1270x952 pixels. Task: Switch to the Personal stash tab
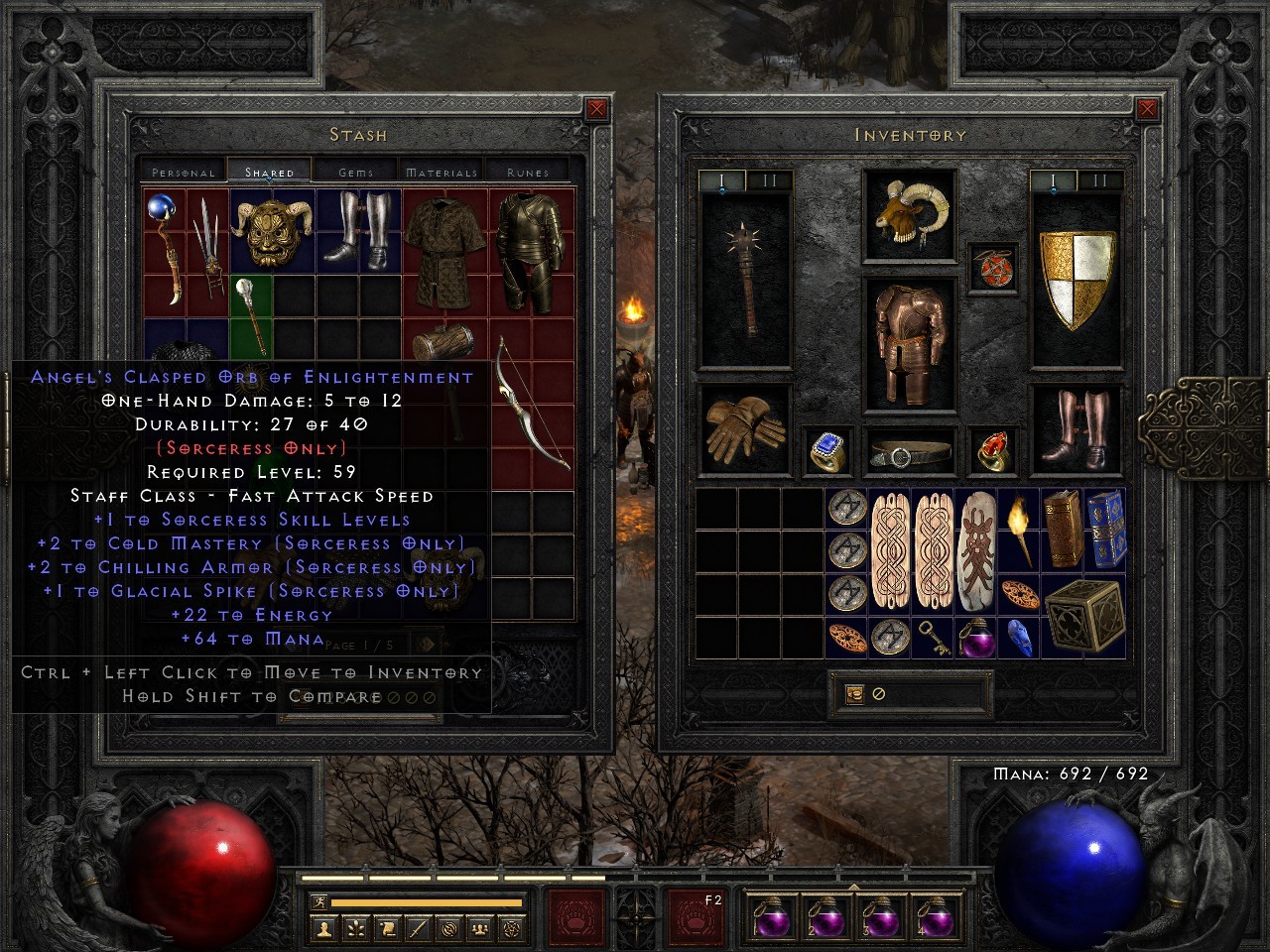coord(182,172)
